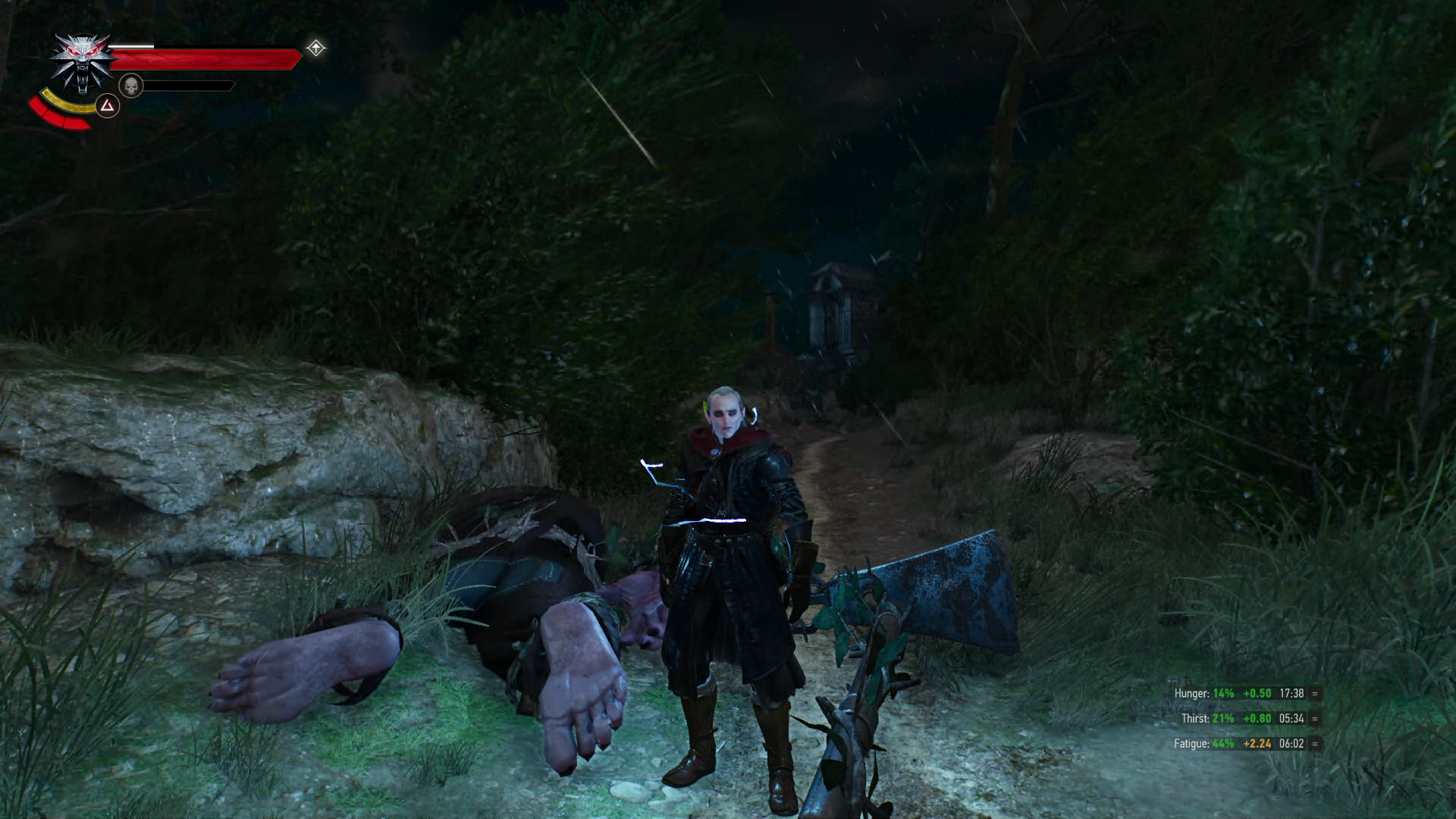The width and height of the screenshot is (1456, 819).
Task: Click the equals button beside Hunger
Action: click(x=1314, y=693)
